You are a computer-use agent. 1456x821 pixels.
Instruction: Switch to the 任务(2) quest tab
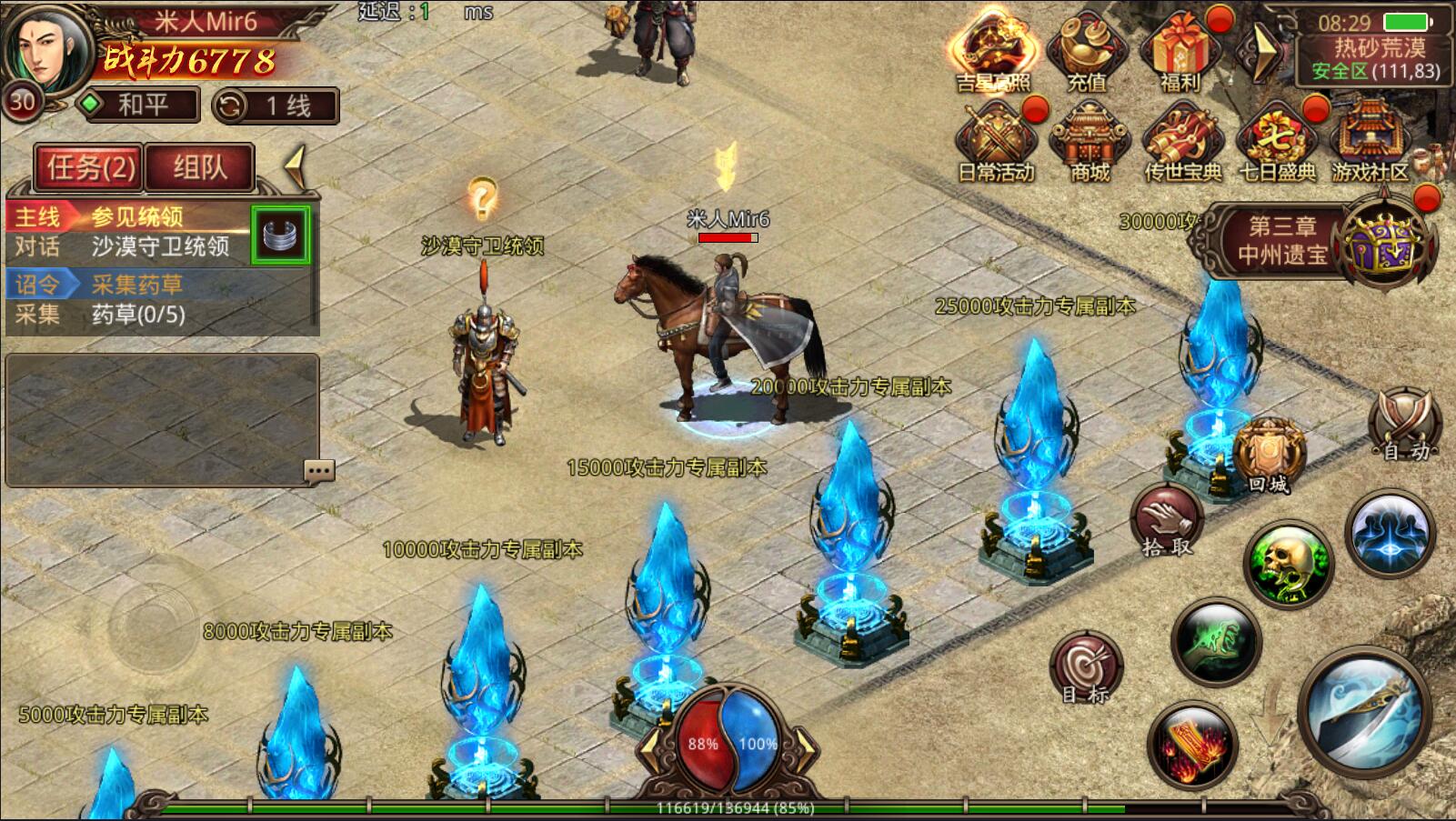pyautogui.click(x=89, y=168)
